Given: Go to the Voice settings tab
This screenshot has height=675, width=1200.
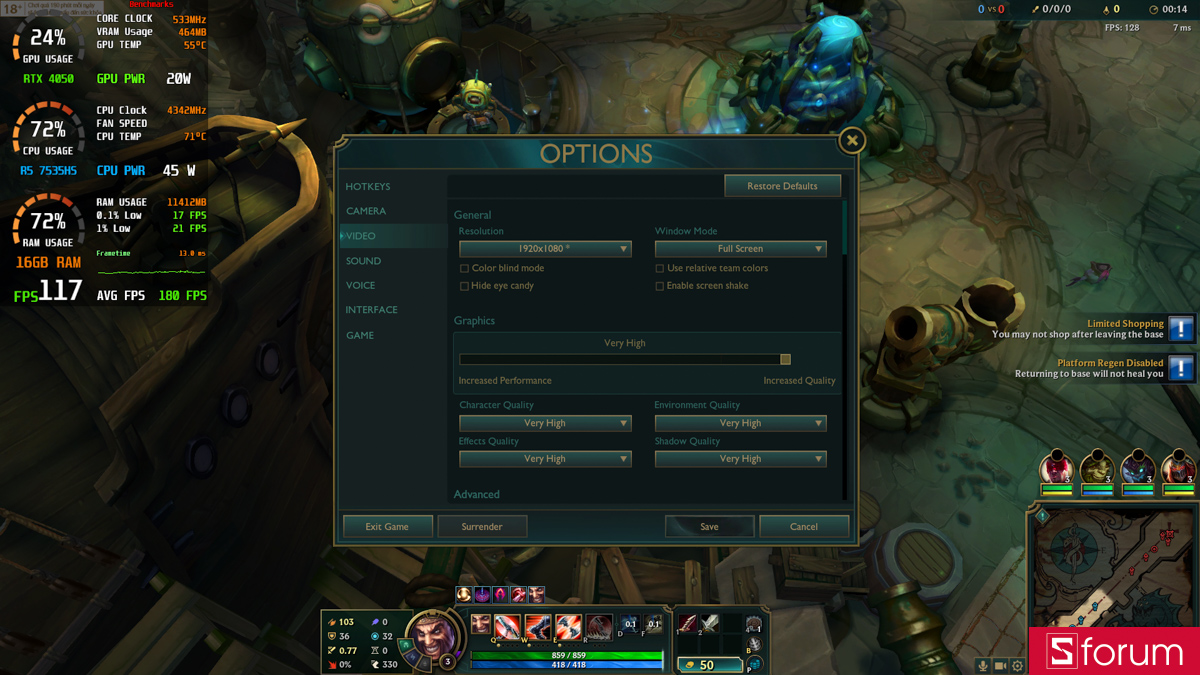Looking at the screenshot, I should click(360, 286).
